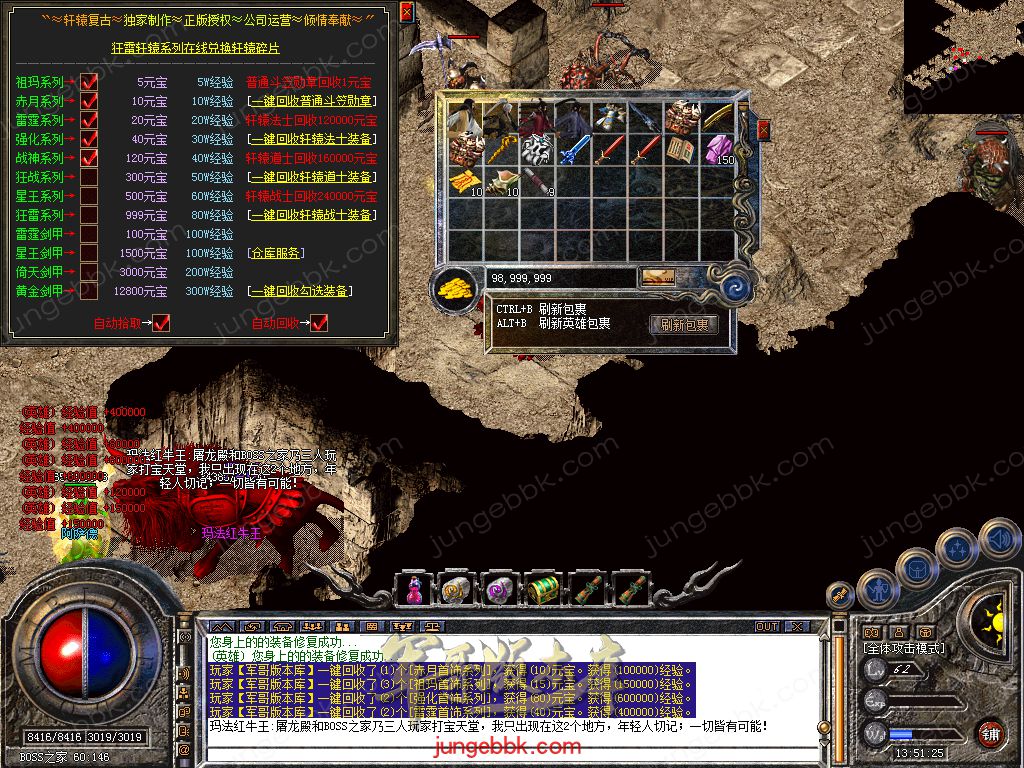This screenshot has height=768, width=1024.
Task: Click the OUT button above the chat
Action: [767, 626]
